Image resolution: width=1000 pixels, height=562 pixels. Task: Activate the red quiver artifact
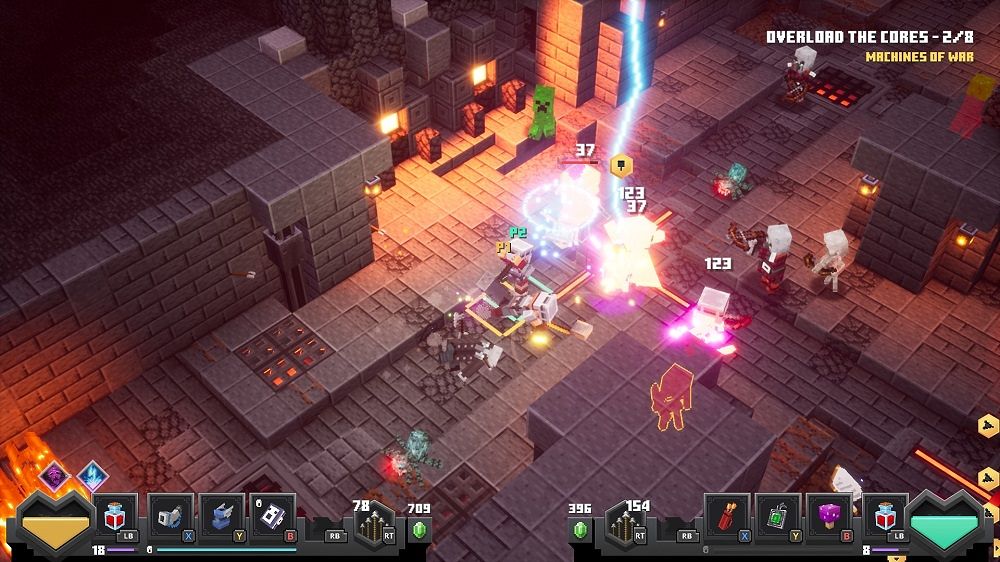tap(724, 516)
